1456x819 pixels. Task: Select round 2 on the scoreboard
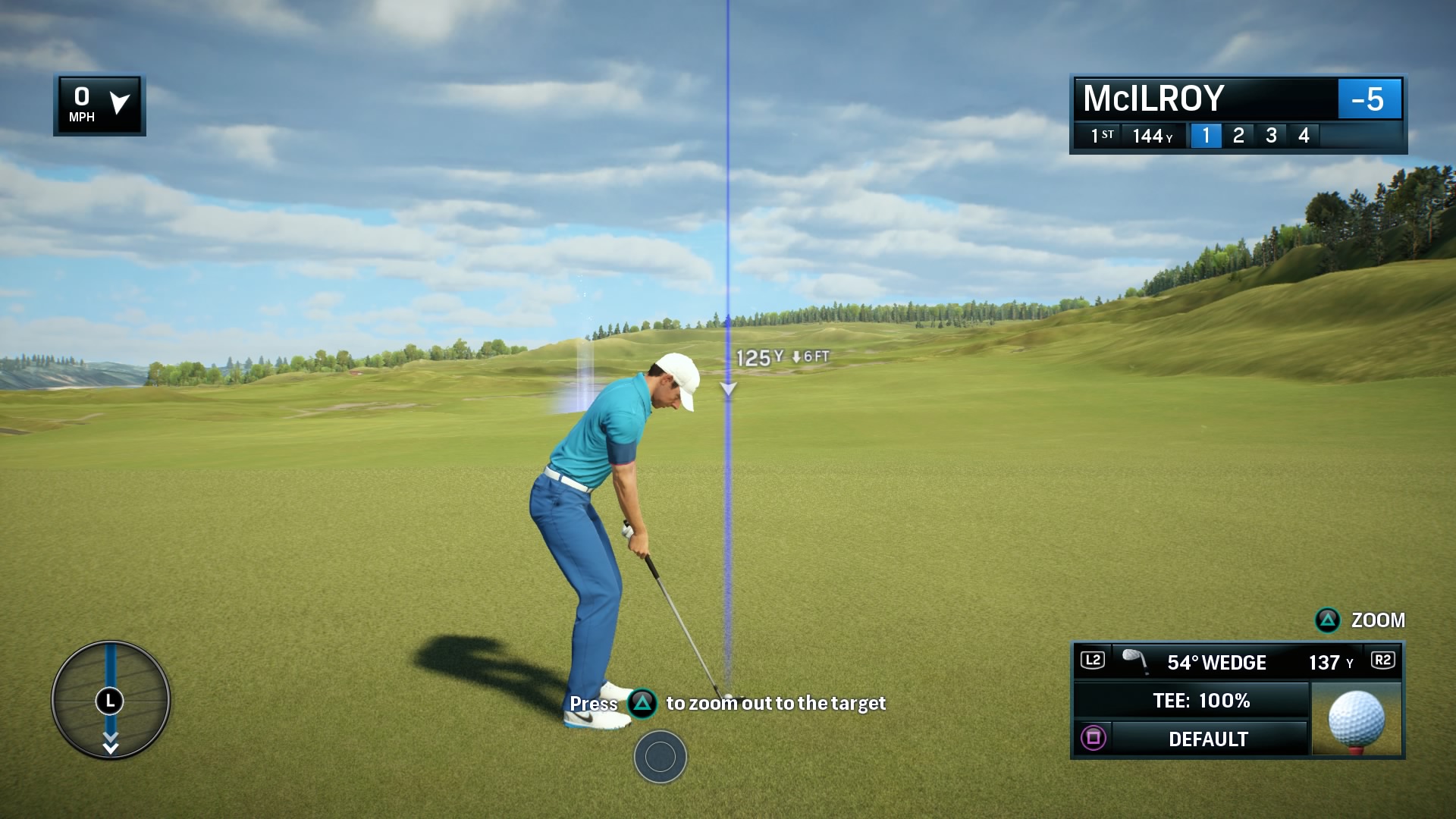click(x=1238, y=136)
